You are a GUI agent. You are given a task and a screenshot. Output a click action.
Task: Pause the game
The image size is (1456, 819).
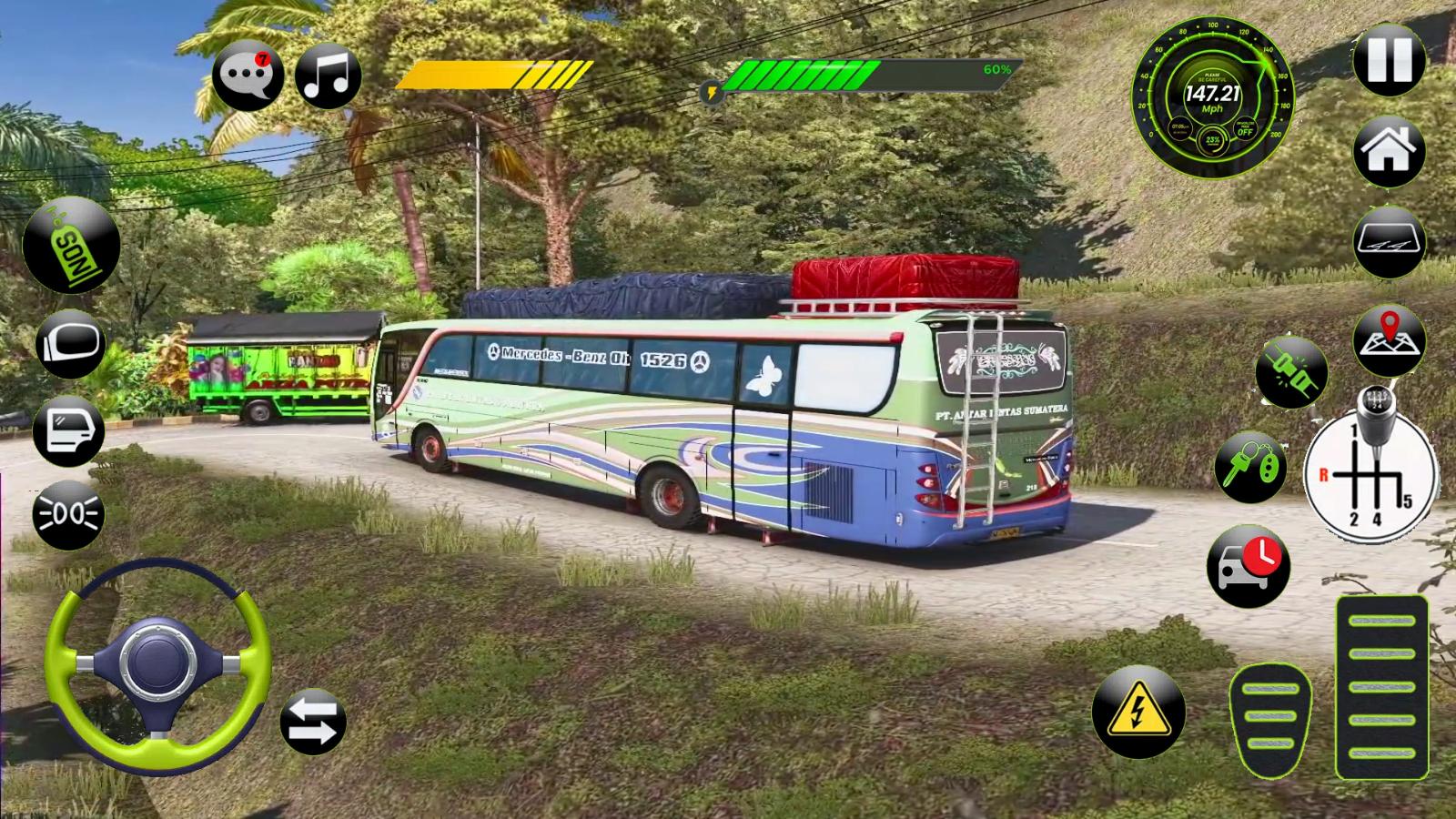[1389, 60]
